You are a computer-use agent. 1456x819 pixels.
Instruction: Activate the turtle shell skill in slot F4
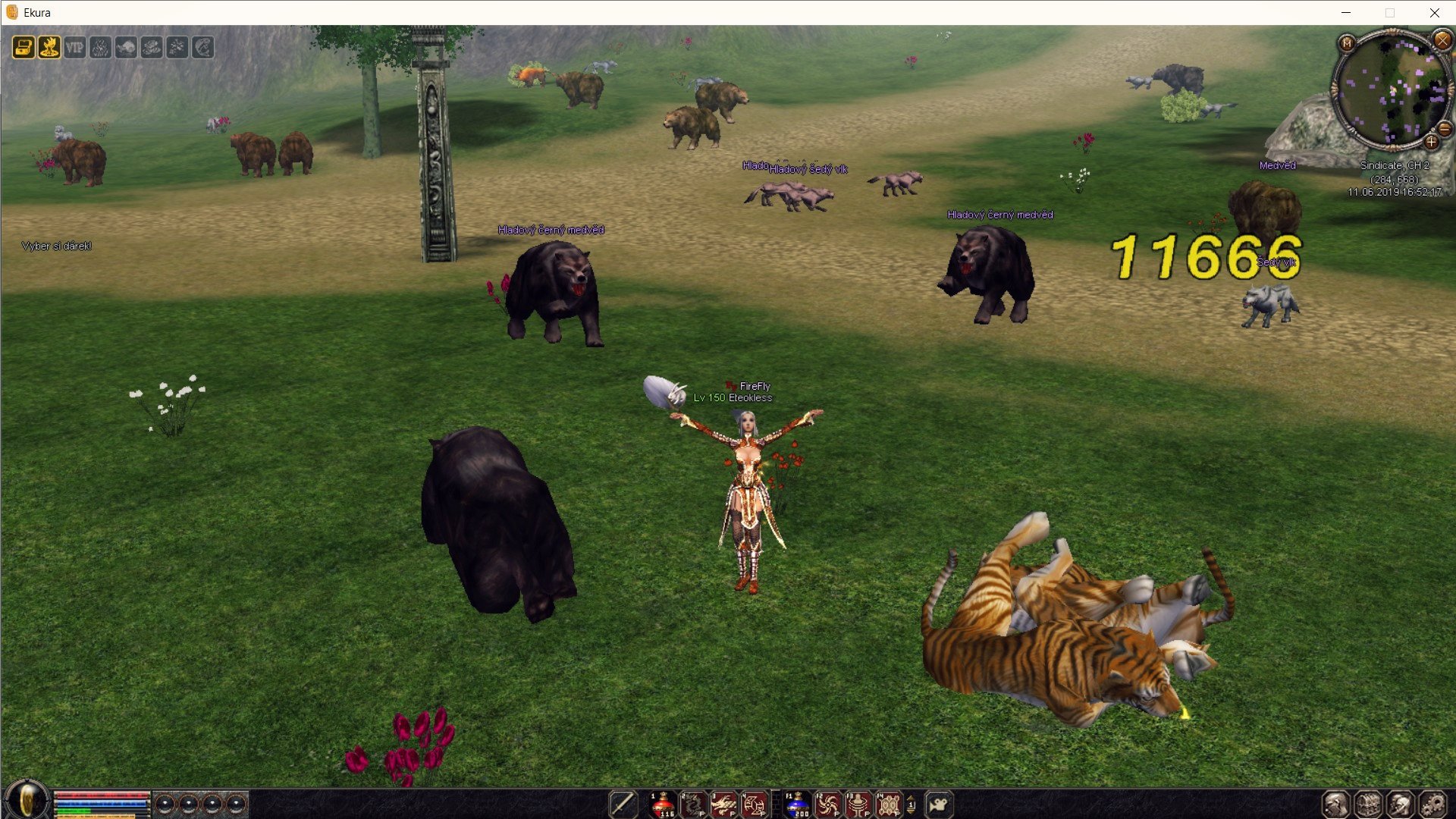click(x=888, y=804)
